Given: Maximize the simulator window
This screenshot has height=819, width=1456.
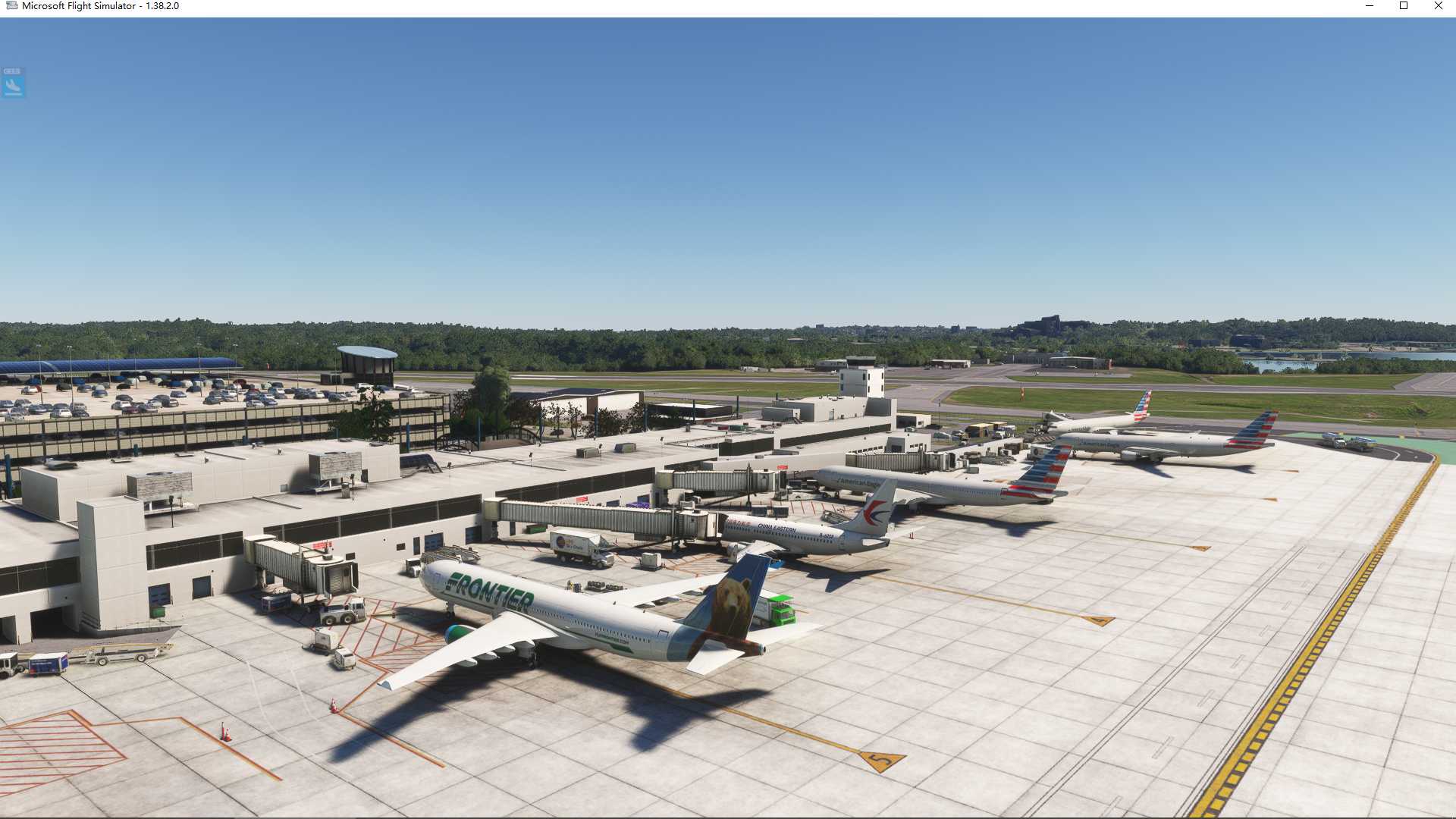Looking at the screenshot, I should coord(1404,6).
